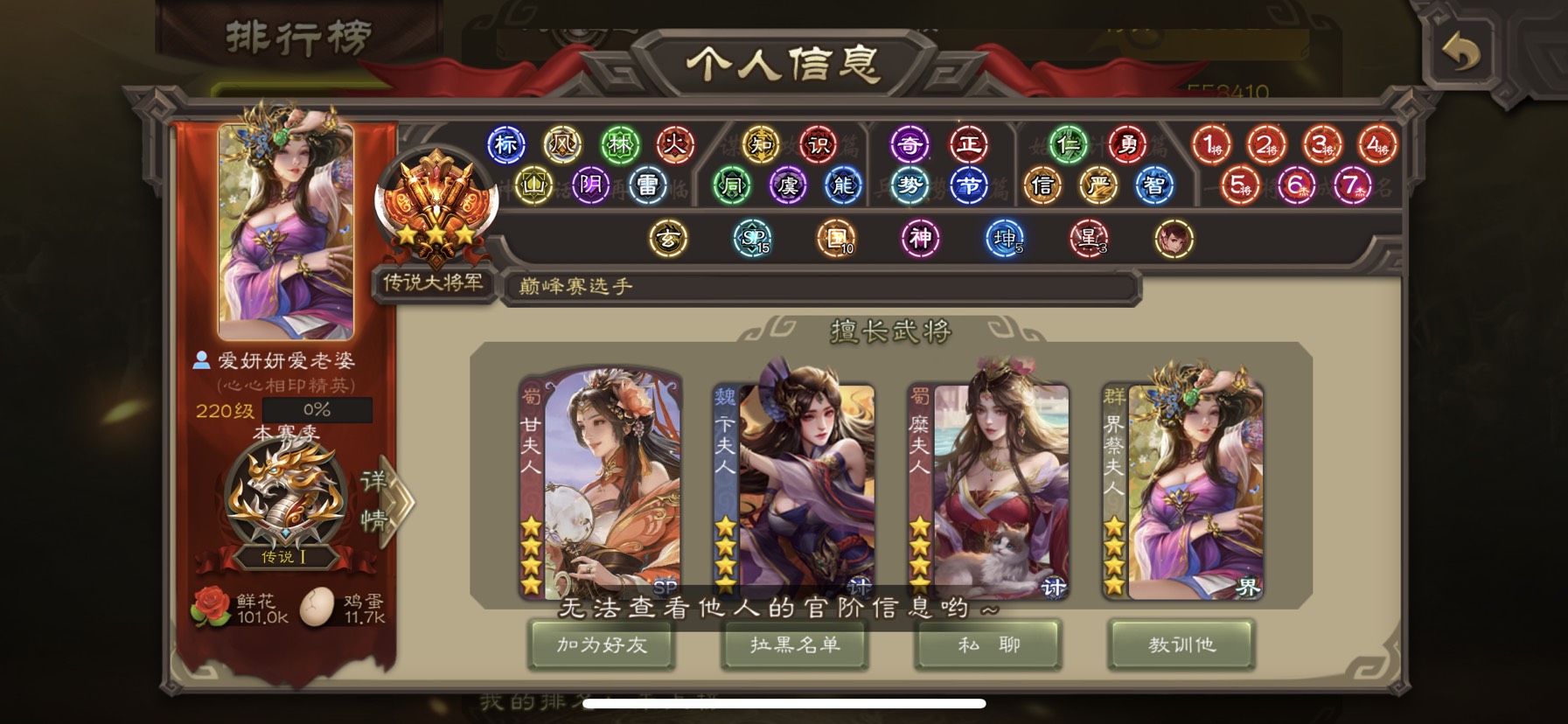
Task: Tap the 标 badge icon
Action: point(505,145)
